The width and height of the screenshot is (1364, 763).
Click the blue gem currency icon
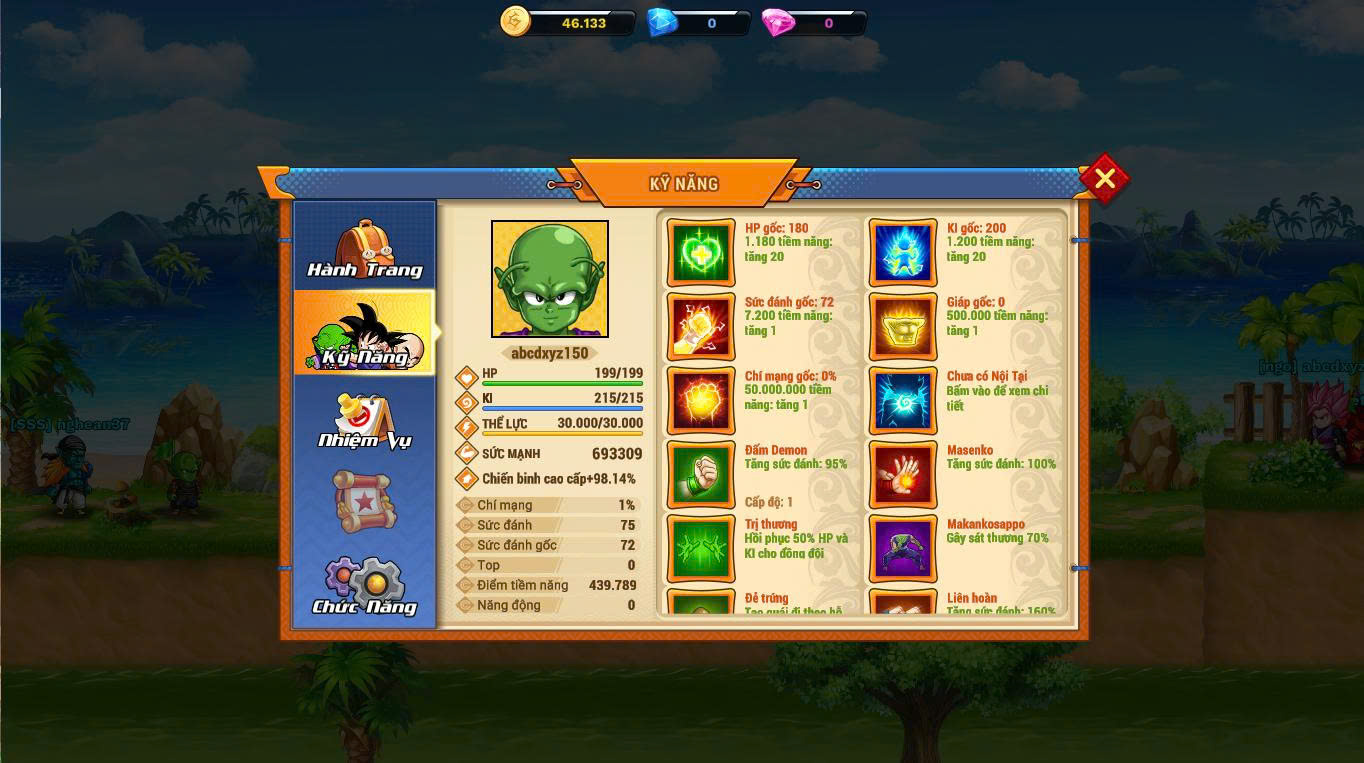(662, 22)
